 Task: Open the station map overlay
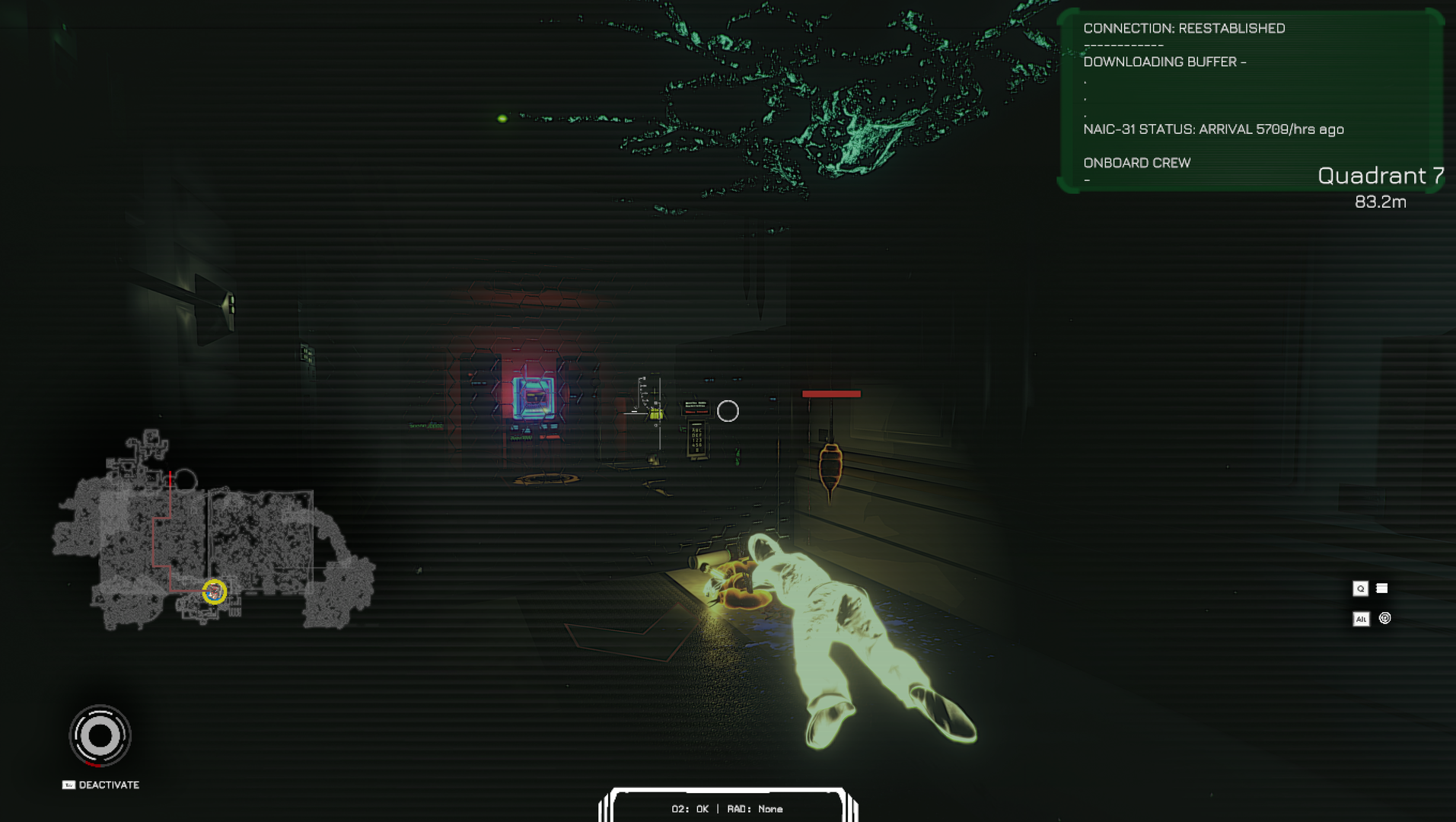click(x=213, y=533)
